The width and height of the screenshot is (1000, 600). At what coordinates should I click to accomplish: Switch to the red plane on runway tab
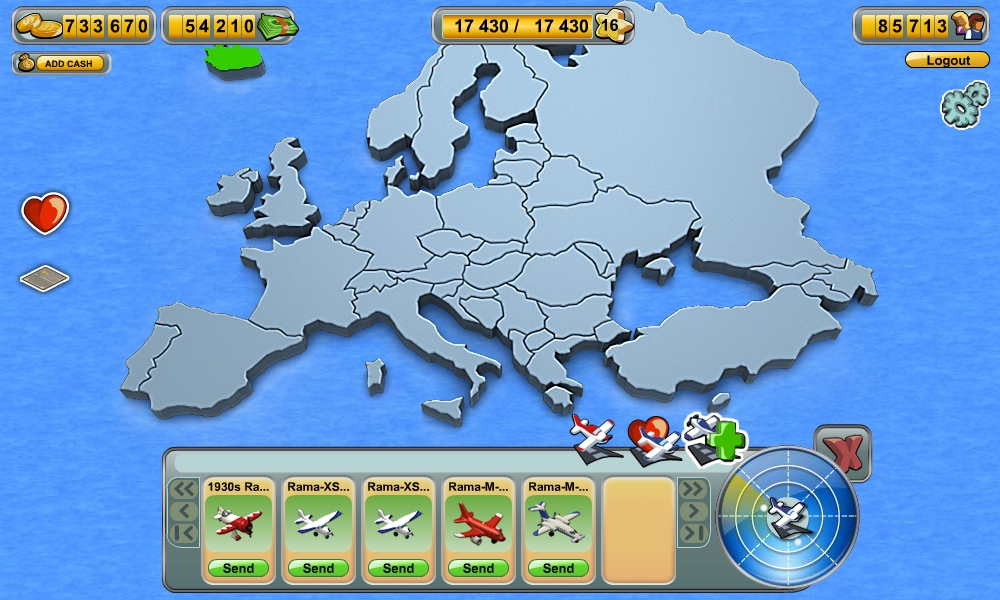(x=597, y=437)
